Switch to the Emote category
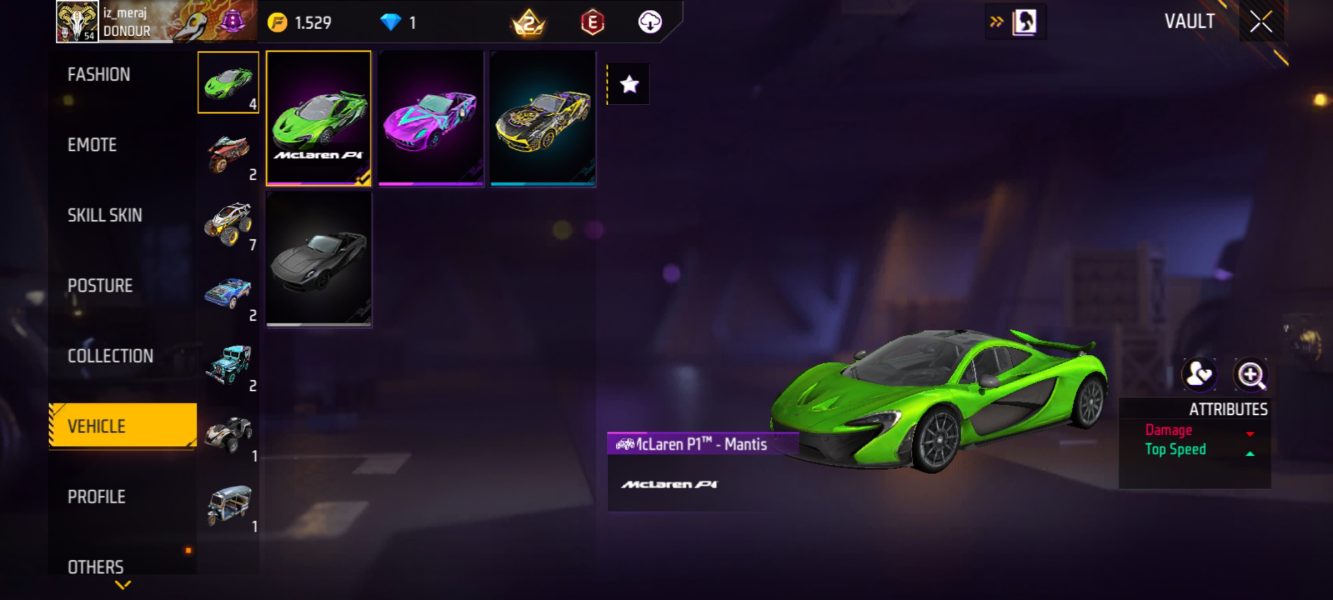Image resolution: width=1333 pixels, height=600 pixels. (92, 145)
